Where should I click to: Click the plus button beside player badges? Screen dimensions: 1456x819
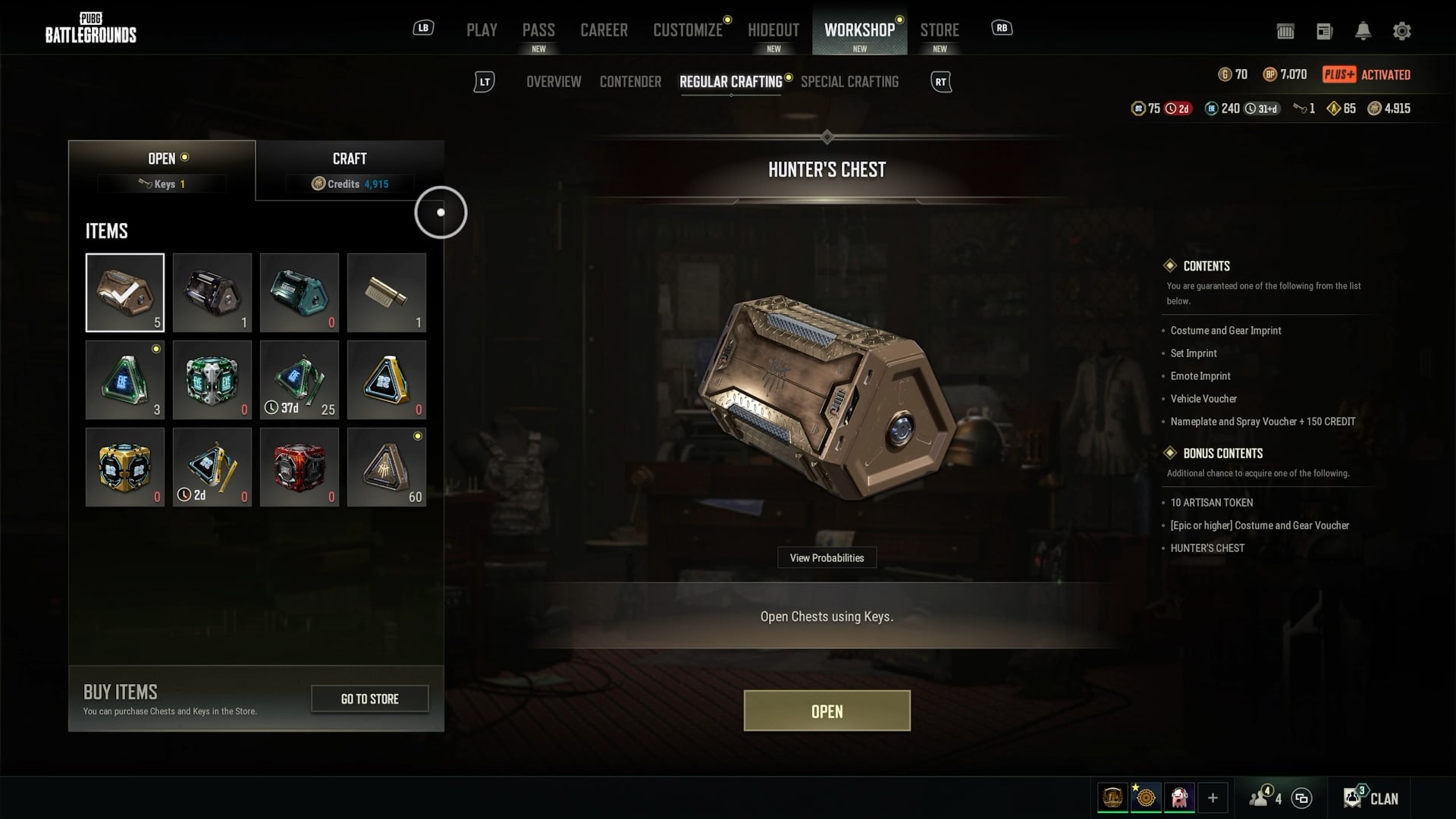point(1213,798)
